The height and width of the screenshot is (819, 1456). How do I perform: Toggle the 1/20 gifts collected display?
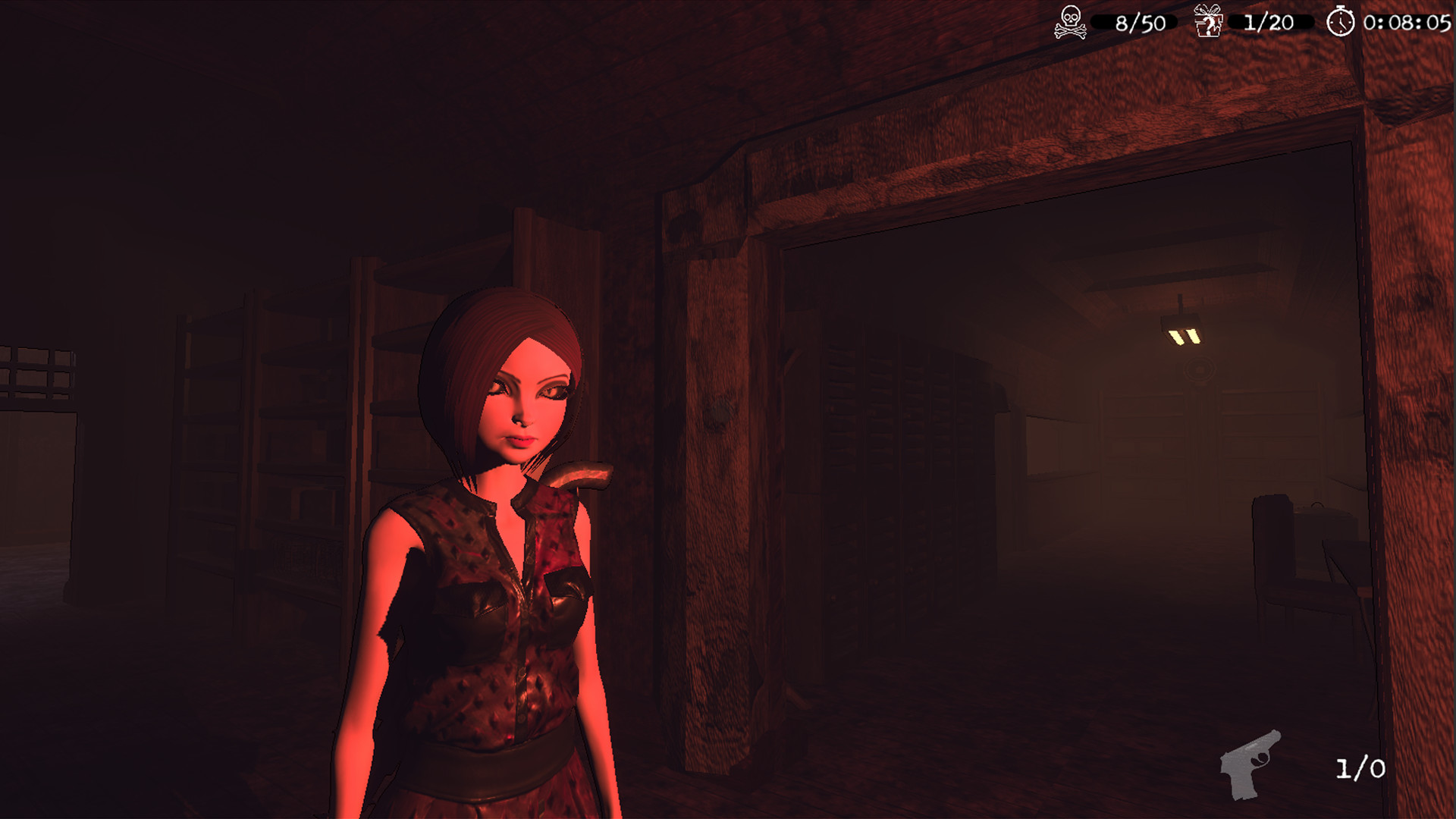click(x=1268, y=21)
